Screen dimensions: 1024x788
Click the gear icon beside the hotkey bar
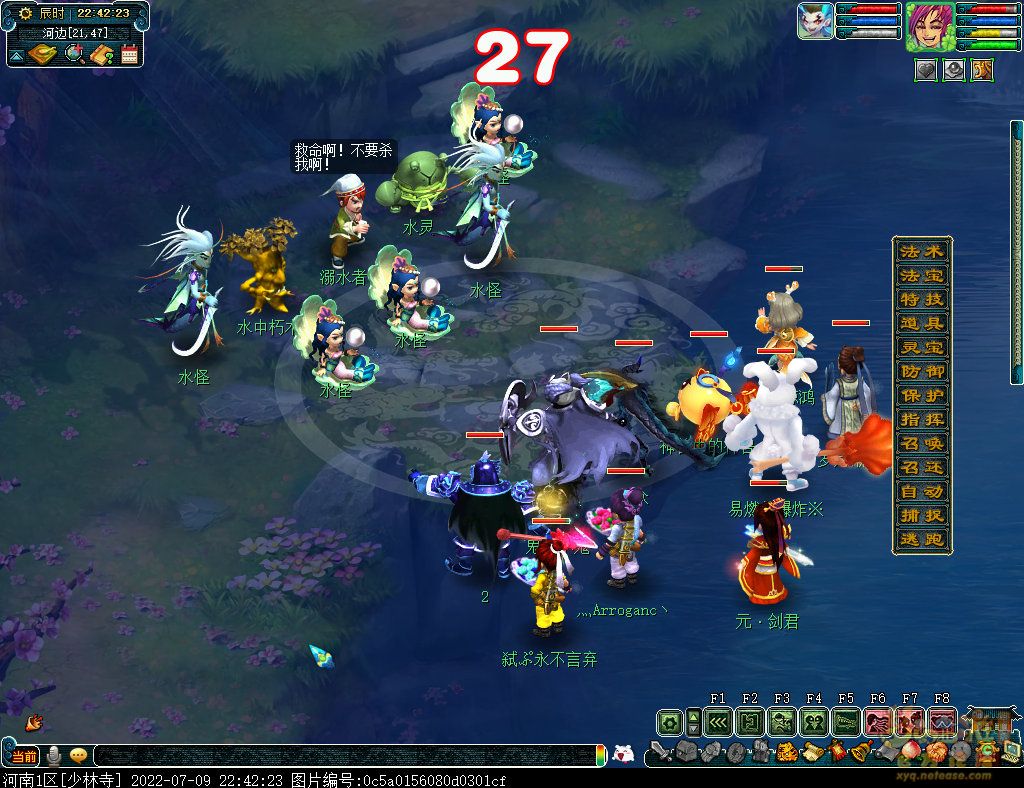coord(669,721)
